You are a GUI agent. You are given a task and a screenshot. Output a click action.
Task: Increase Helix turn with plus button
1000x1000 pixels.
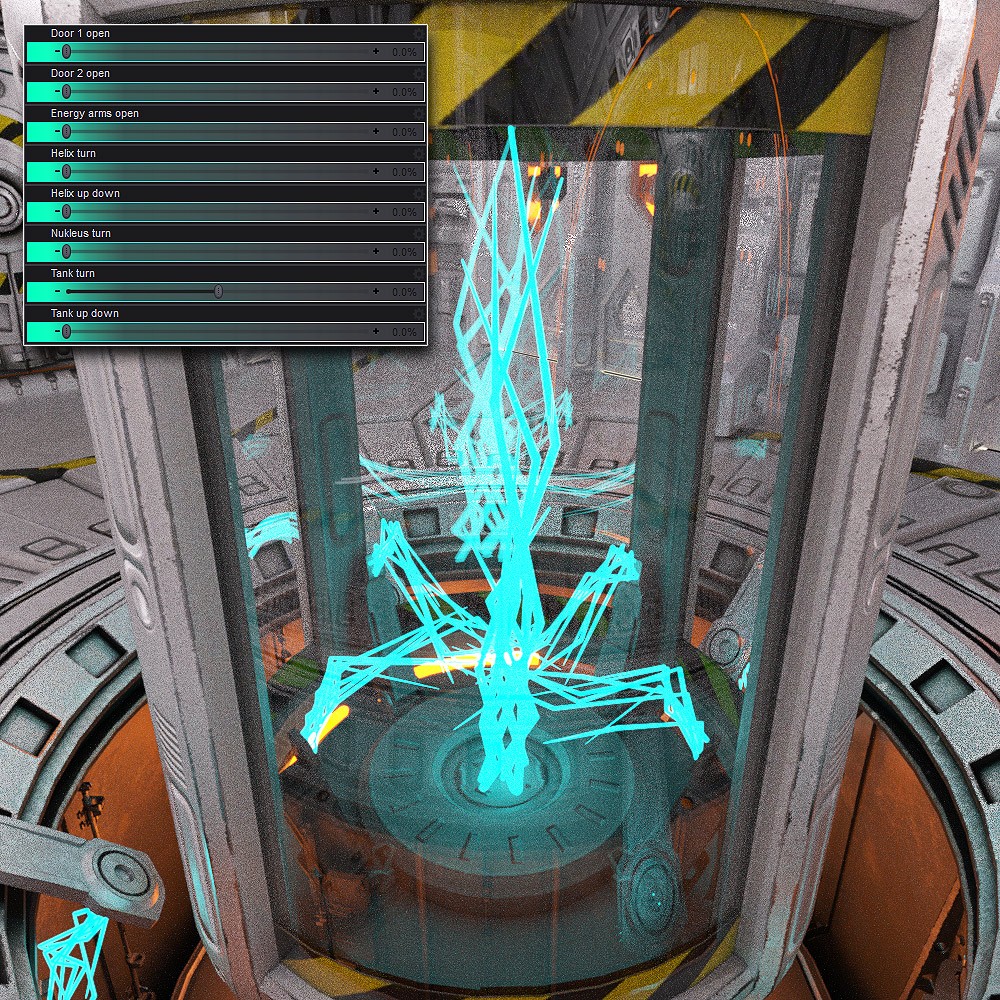click(x=376, y=171)
